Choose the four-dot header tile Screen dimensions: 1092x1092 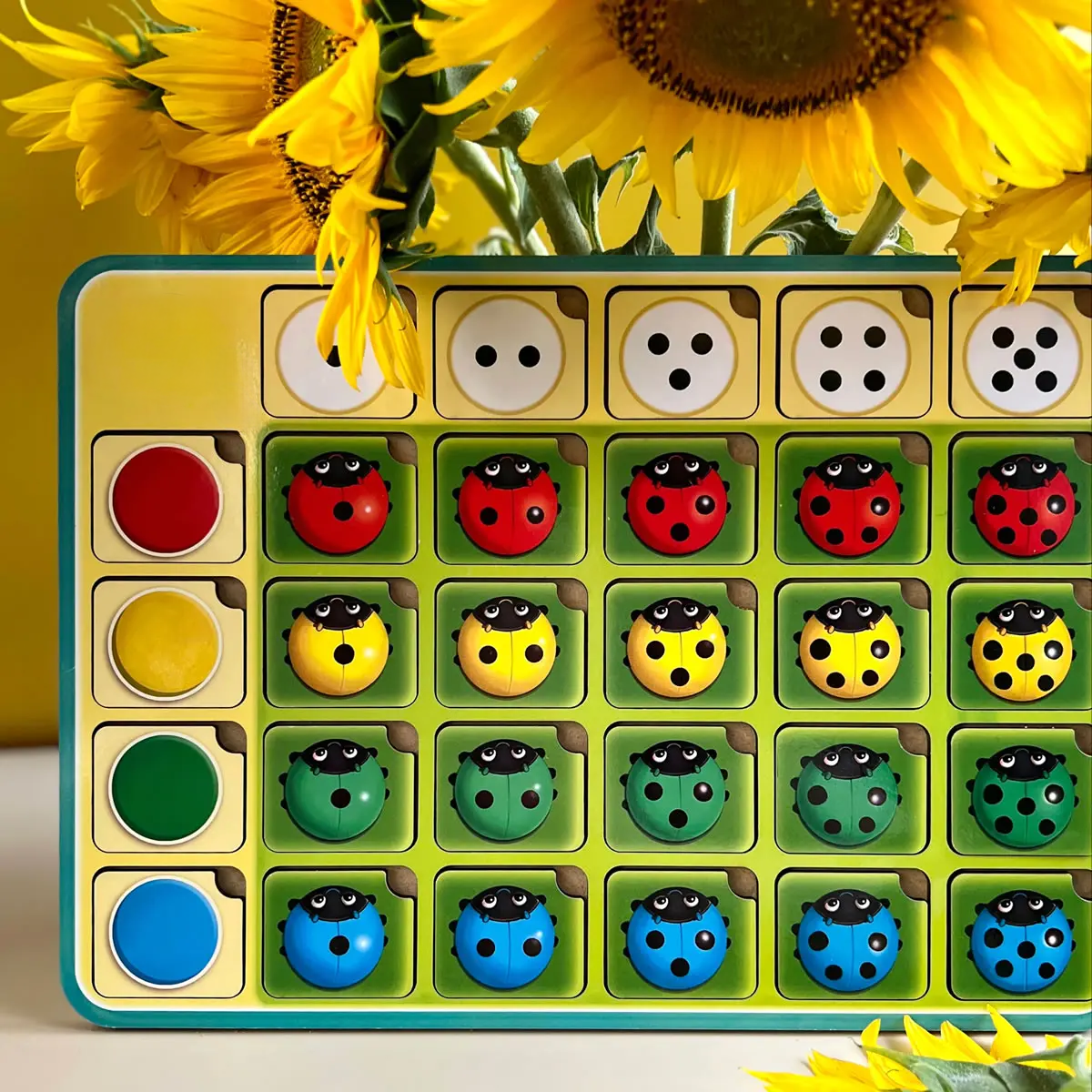(851, 355)
